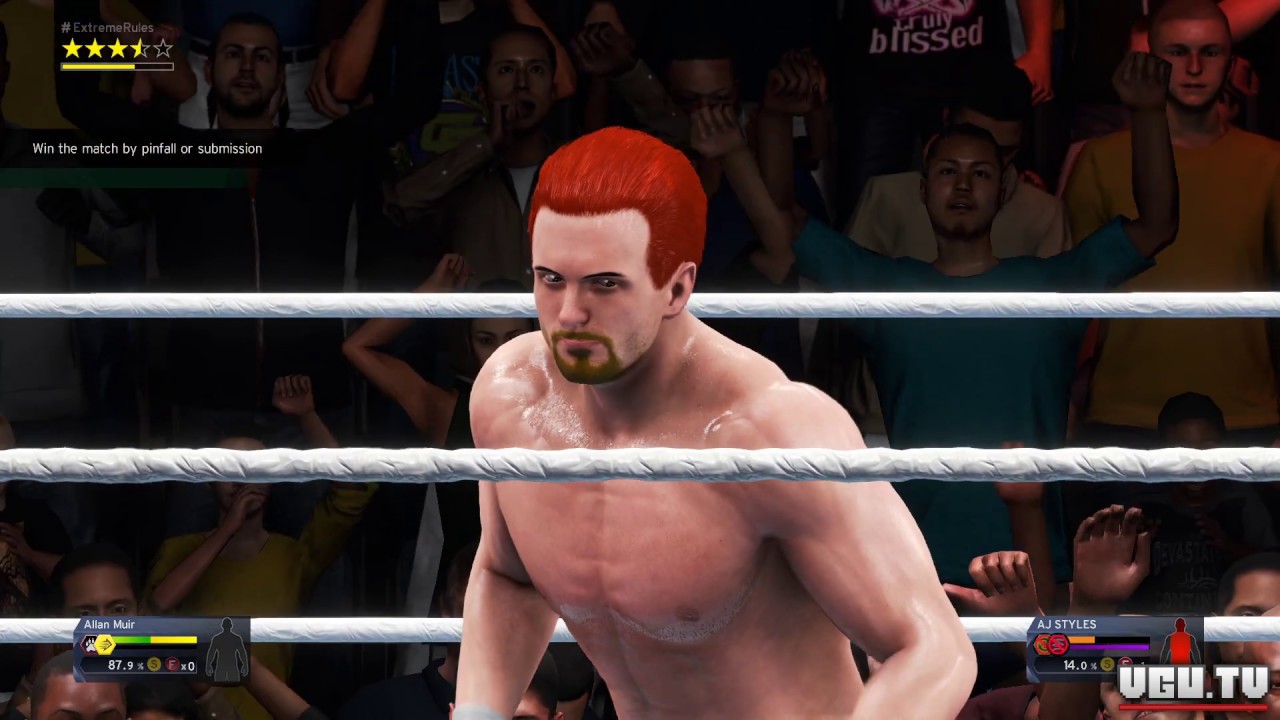Image resolution: width=1280 pixels, height=720 pixels.
Task: Click AJ Styles' yellow signature S icon
Action: coord(1108,665)
